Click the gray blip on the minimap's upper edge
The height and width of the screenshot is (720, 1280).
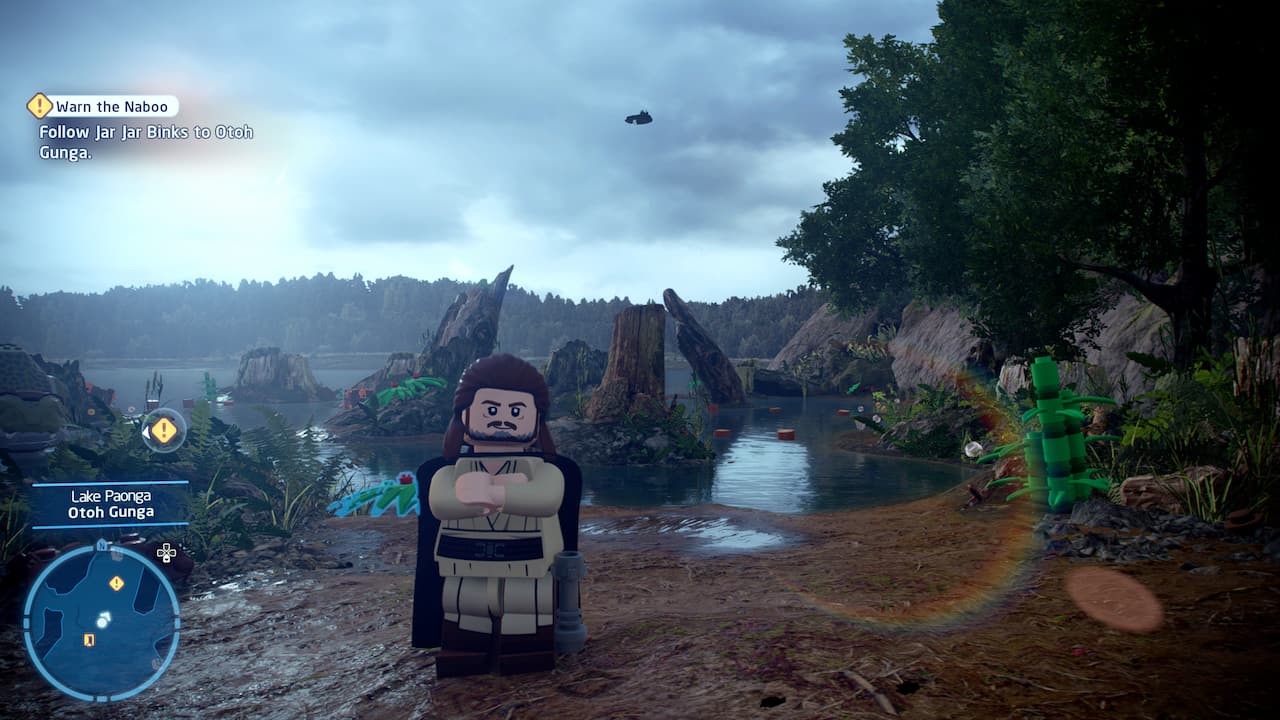coord(116,555)
